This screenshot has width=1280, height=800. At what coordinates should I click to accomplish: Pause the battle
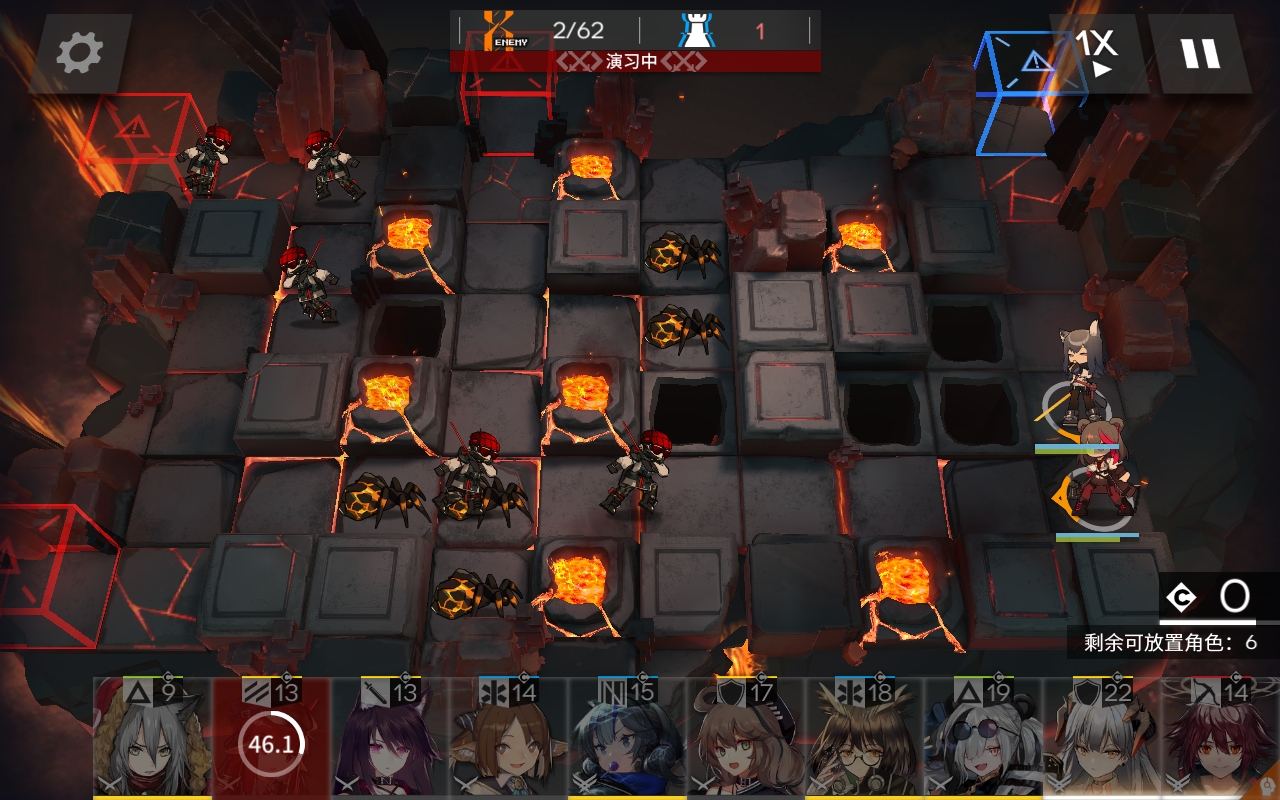pos(1200,53)
